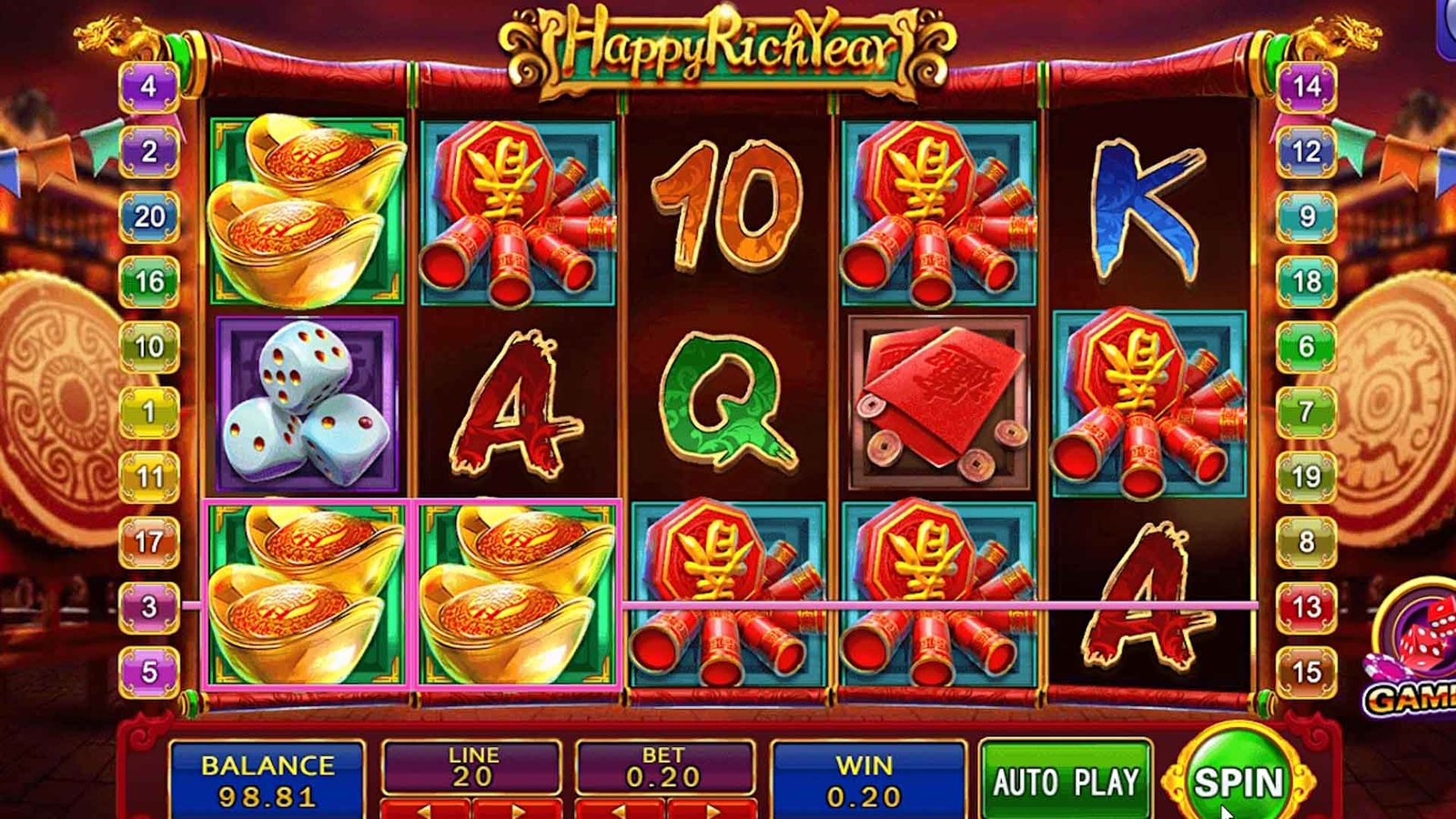This screenshot has height=819, width=1456.
Task: Choose payline 17 indicator
Action: [x=149, y=541]
